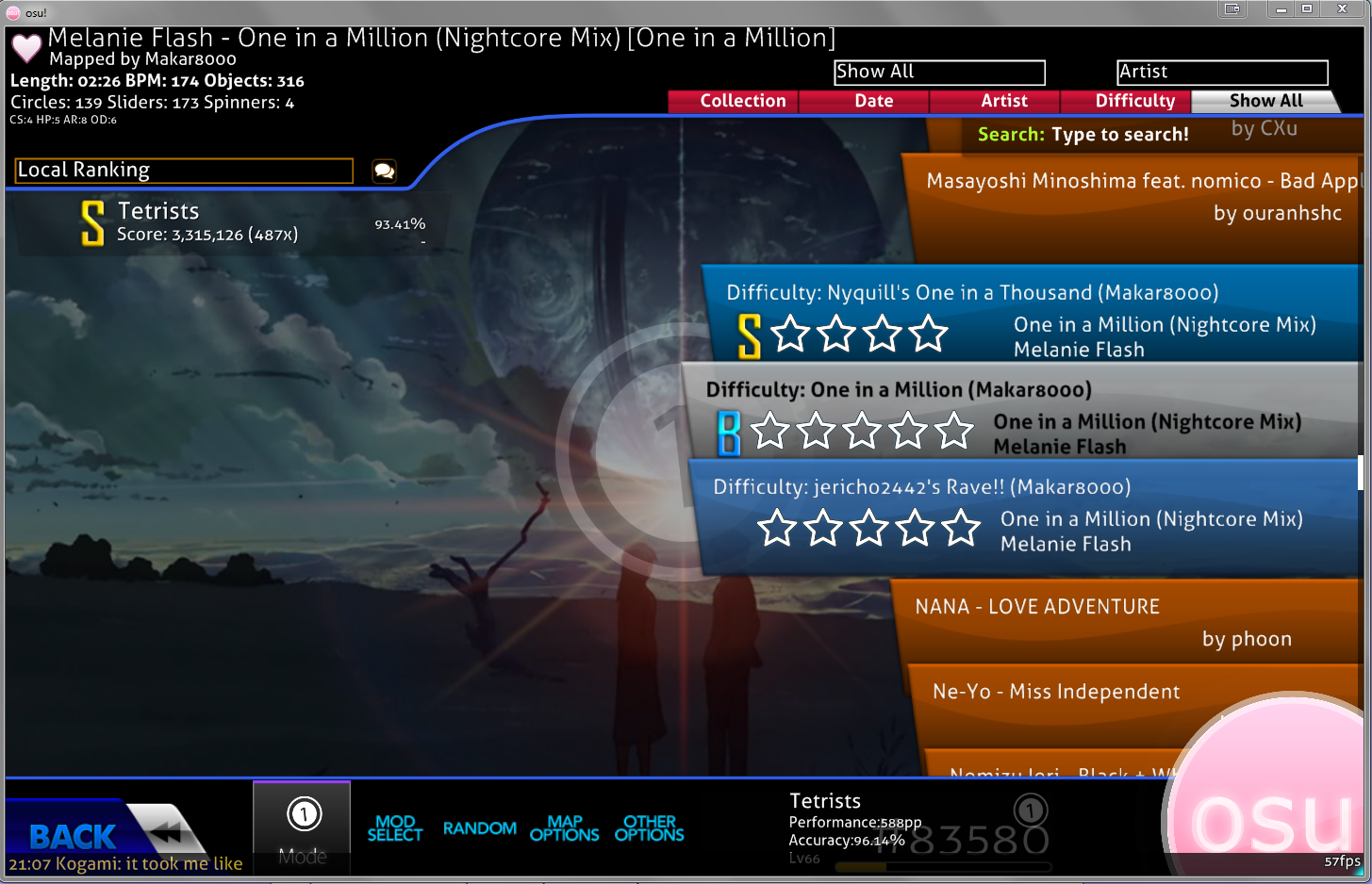Open the Show All search filter box

(938, 72)
